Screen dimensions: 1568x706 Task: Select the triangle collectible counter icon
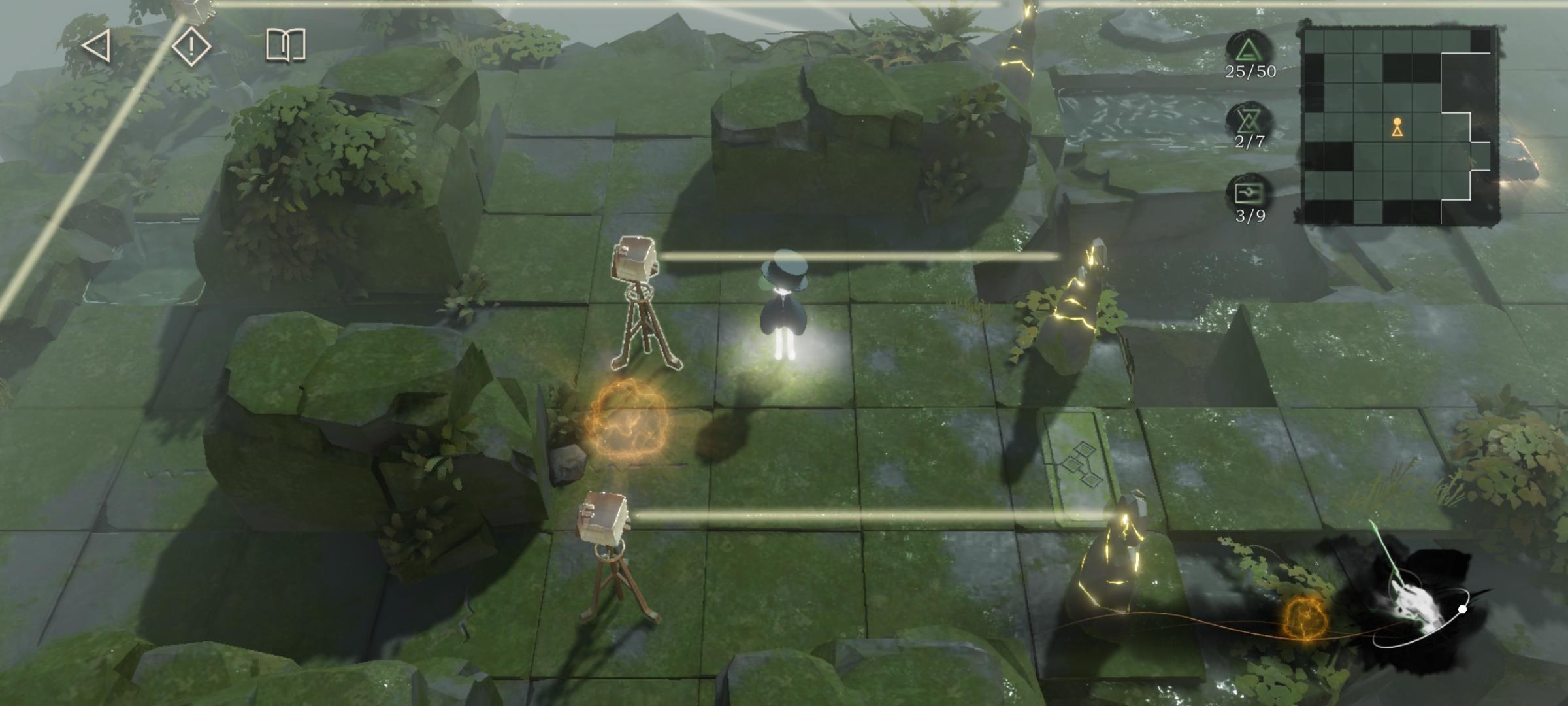[x=1249, y=50]
